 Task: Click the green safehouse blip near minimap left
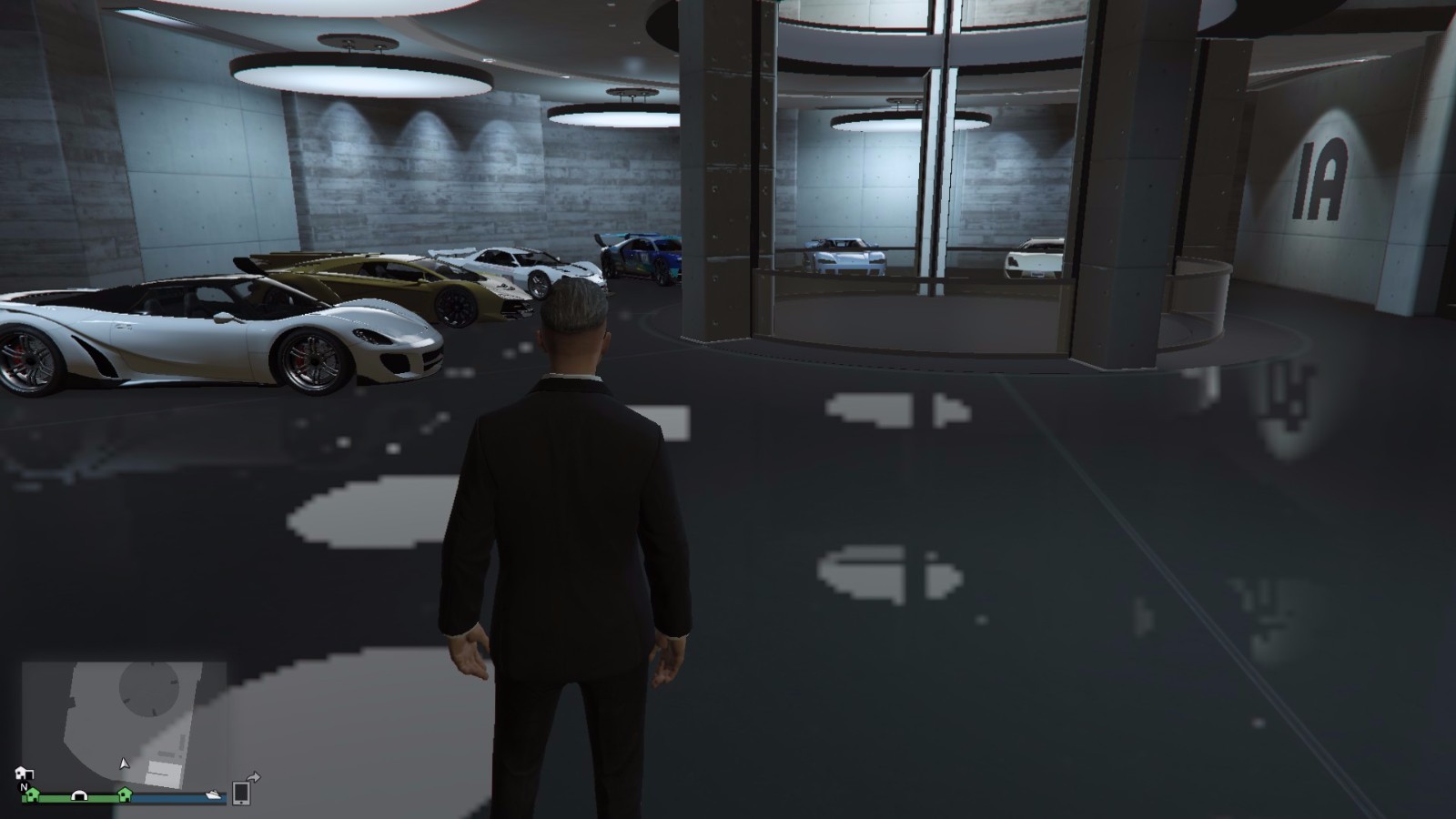33,795
